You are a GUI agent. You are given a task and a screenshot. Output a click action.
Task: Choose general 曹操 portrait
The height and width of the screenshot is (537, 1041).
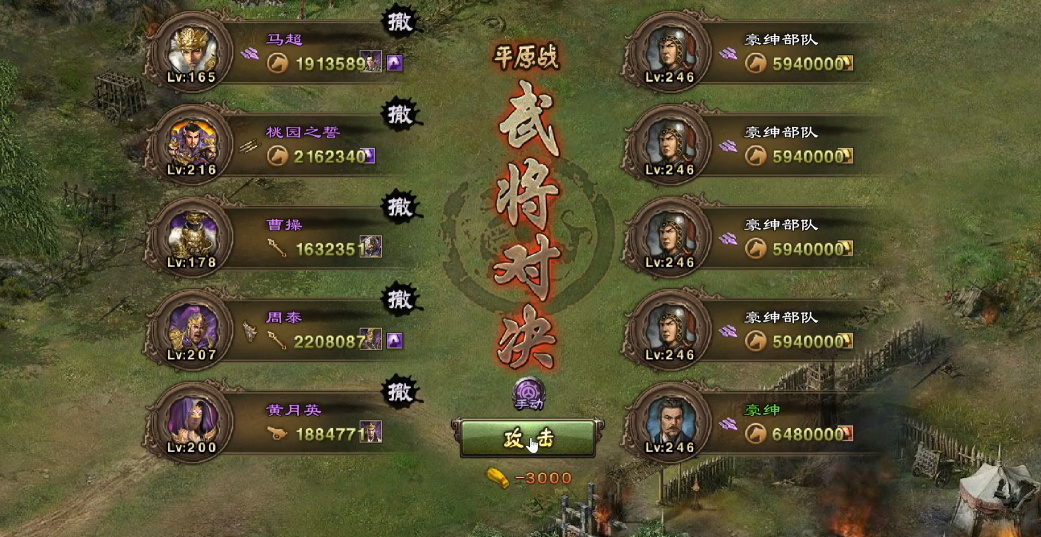[x=190, y=238]
